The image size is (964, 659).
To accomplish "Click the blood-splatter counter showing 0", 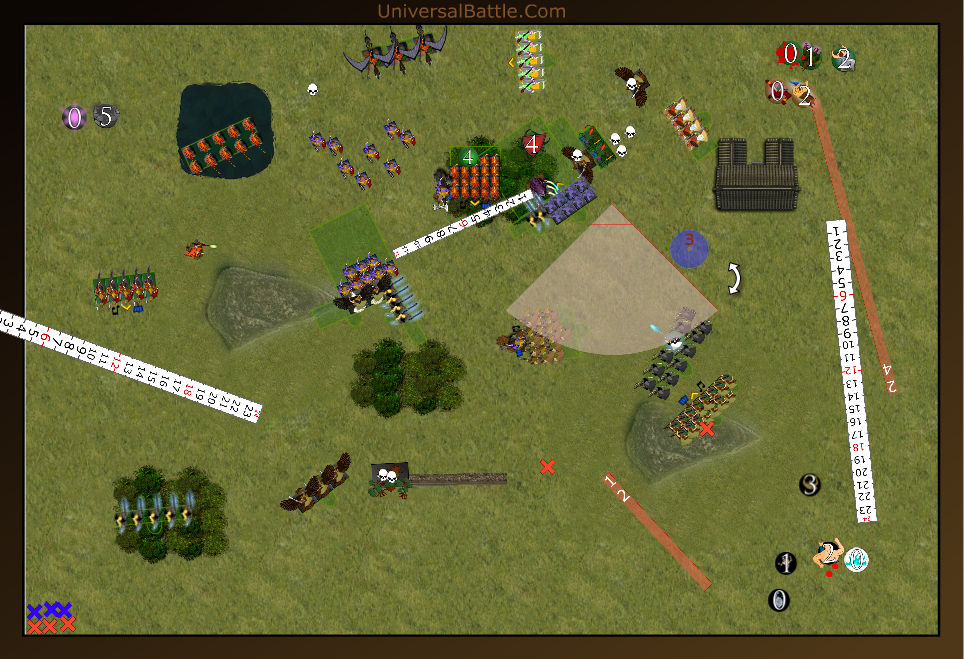I will point(789,54).
